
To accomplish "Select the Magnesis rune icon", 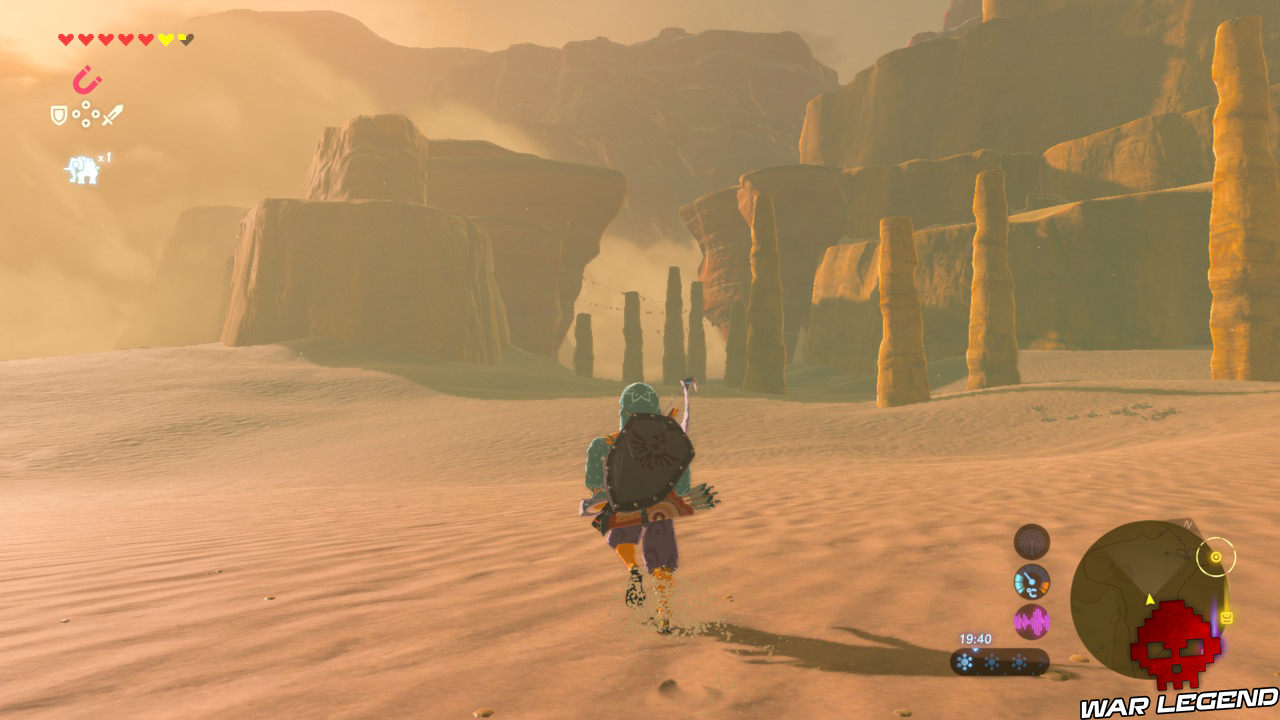I will click(x=88, y=79).
